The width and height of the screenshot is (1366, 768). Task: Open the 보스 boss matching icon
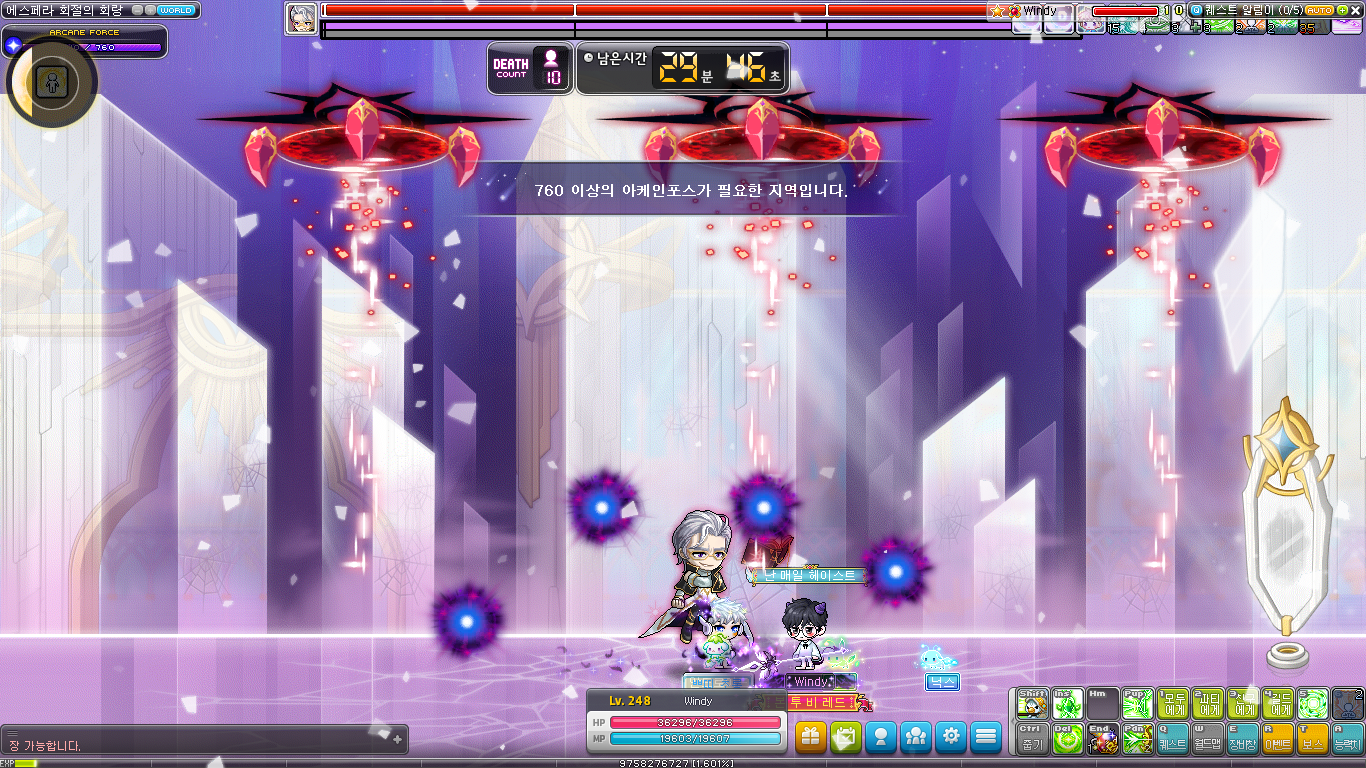(1312, 737)
